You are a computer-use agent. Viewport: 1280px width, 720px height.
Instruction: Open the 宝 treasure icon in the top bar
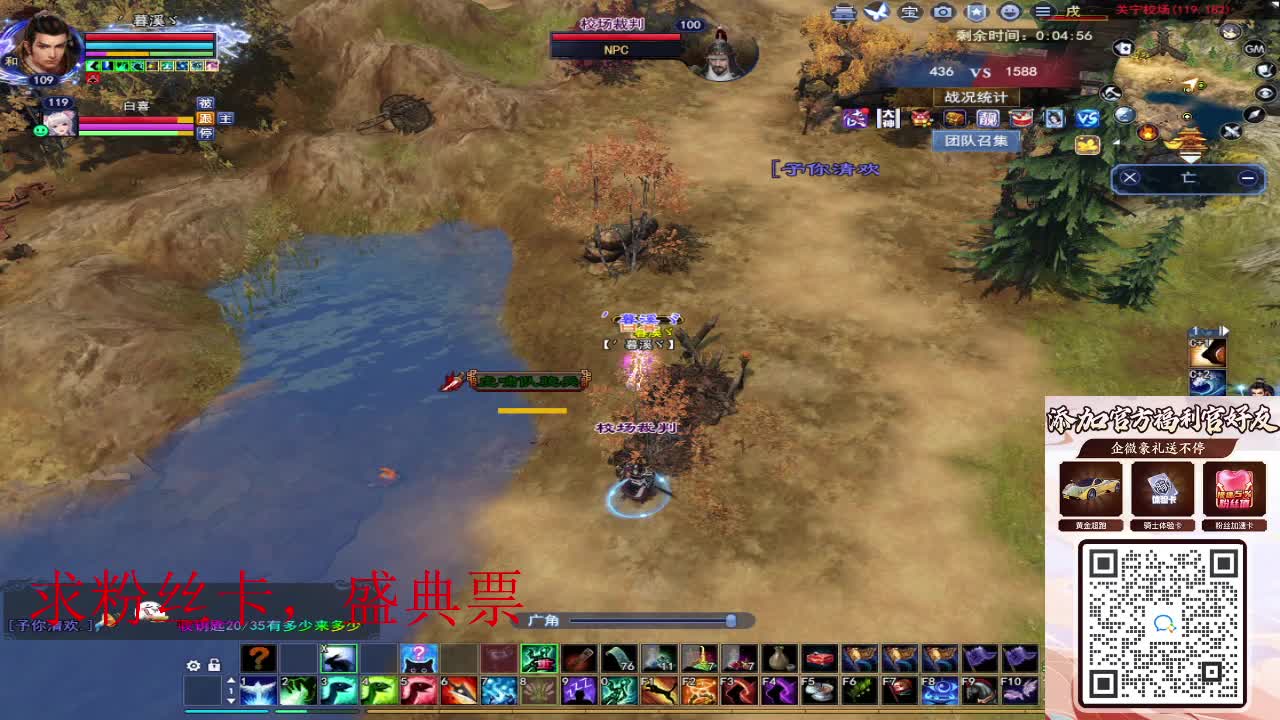910,13
